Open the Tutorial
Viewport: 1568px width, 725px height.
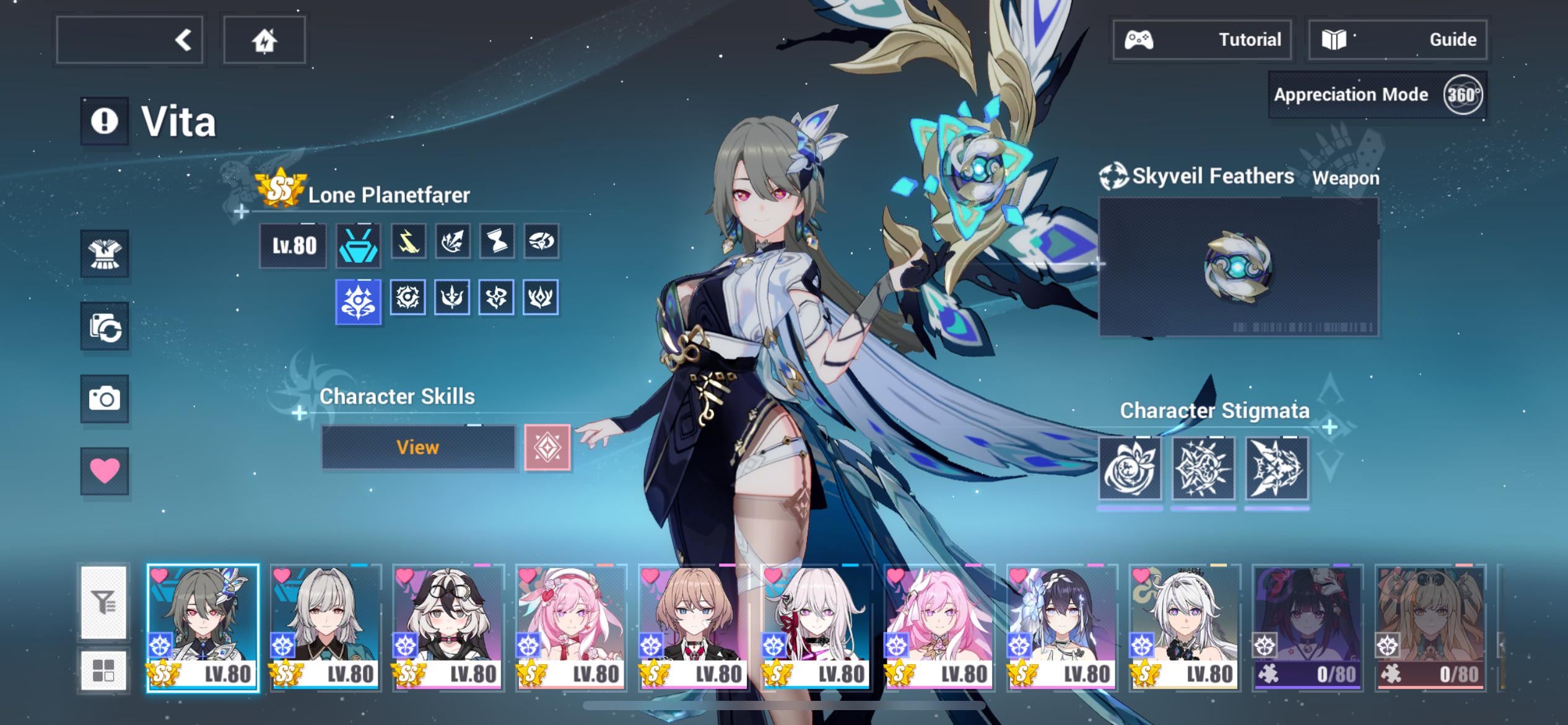pyautogui.click(x=1201, y=40)
